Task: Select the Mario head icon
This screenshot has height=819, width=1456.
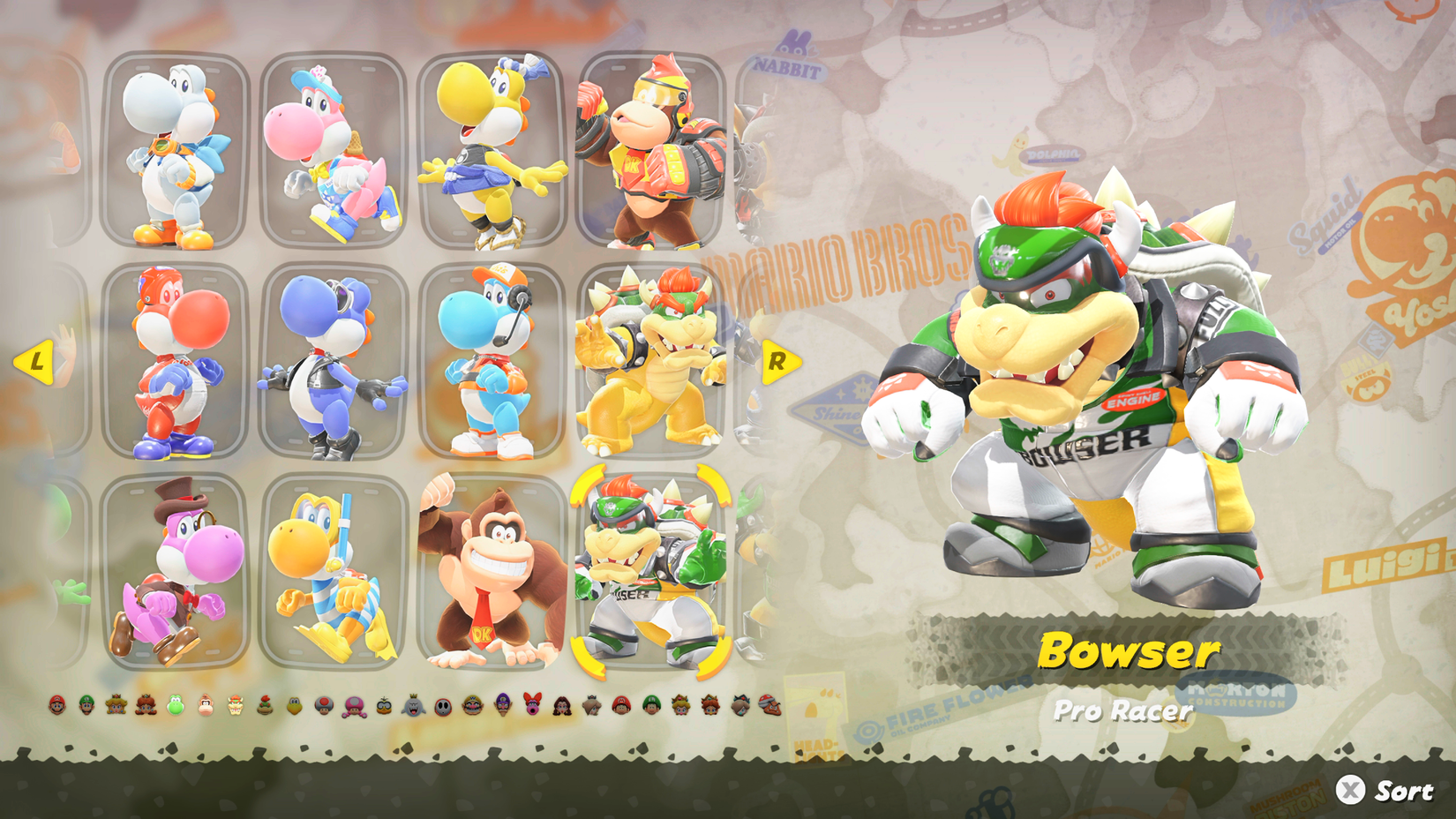Action: pyautogui.click(x=57, y=704)
